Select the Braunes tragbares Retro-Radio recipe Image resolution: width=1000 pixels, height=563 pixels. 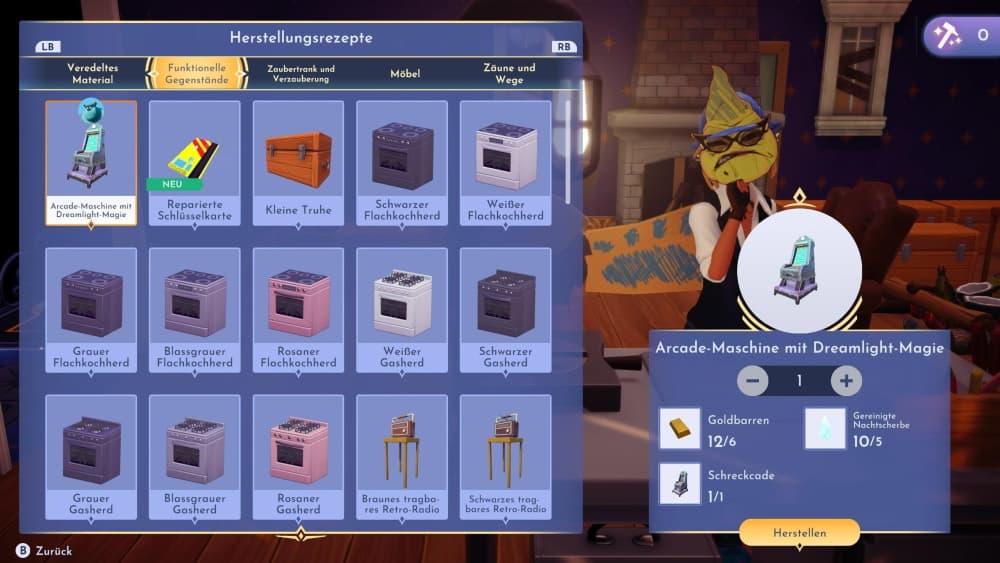click(402, 456)
